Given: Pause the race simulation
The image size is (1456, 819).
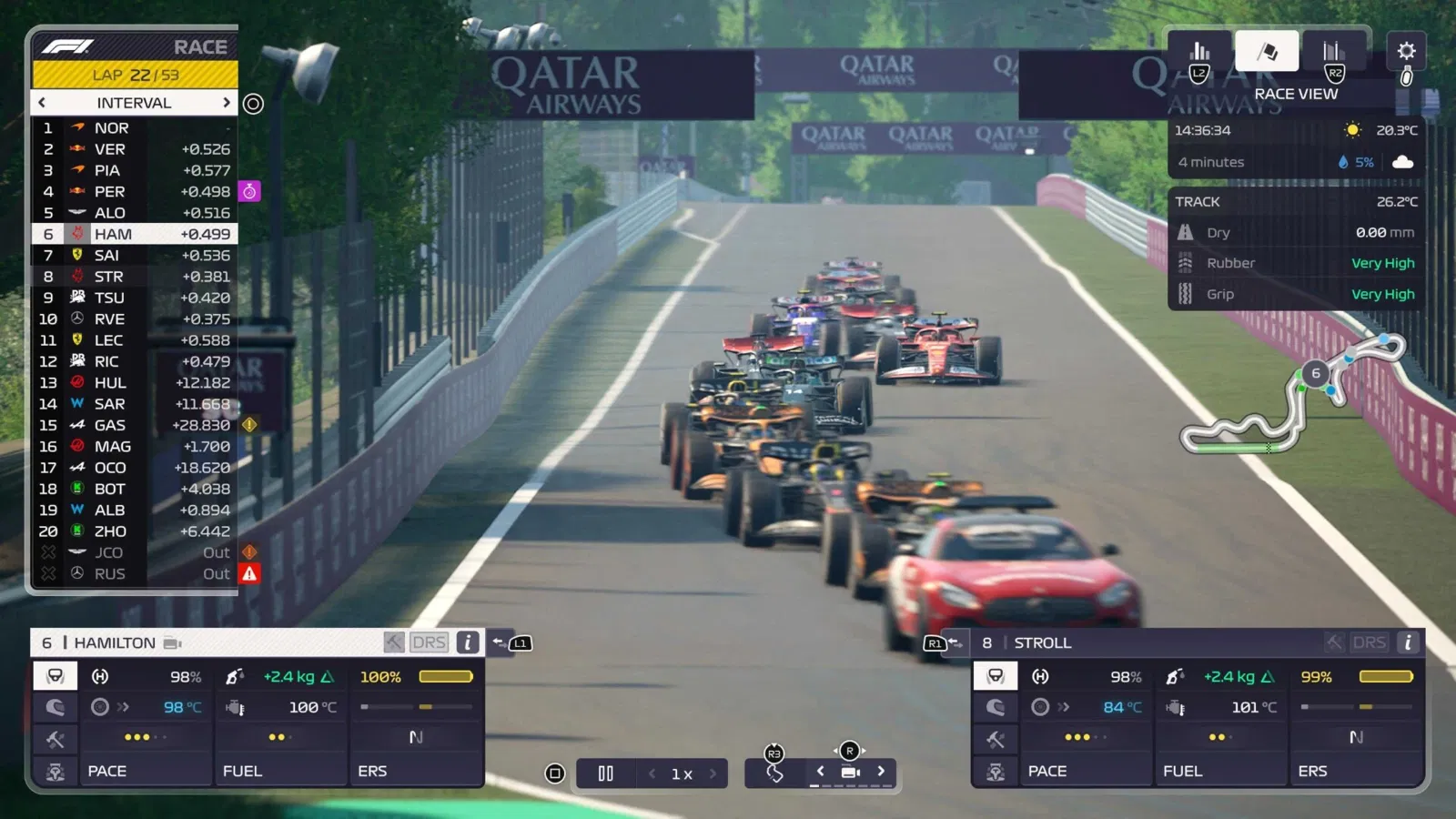Looking at the screenshot, I should tap(605, 773).
